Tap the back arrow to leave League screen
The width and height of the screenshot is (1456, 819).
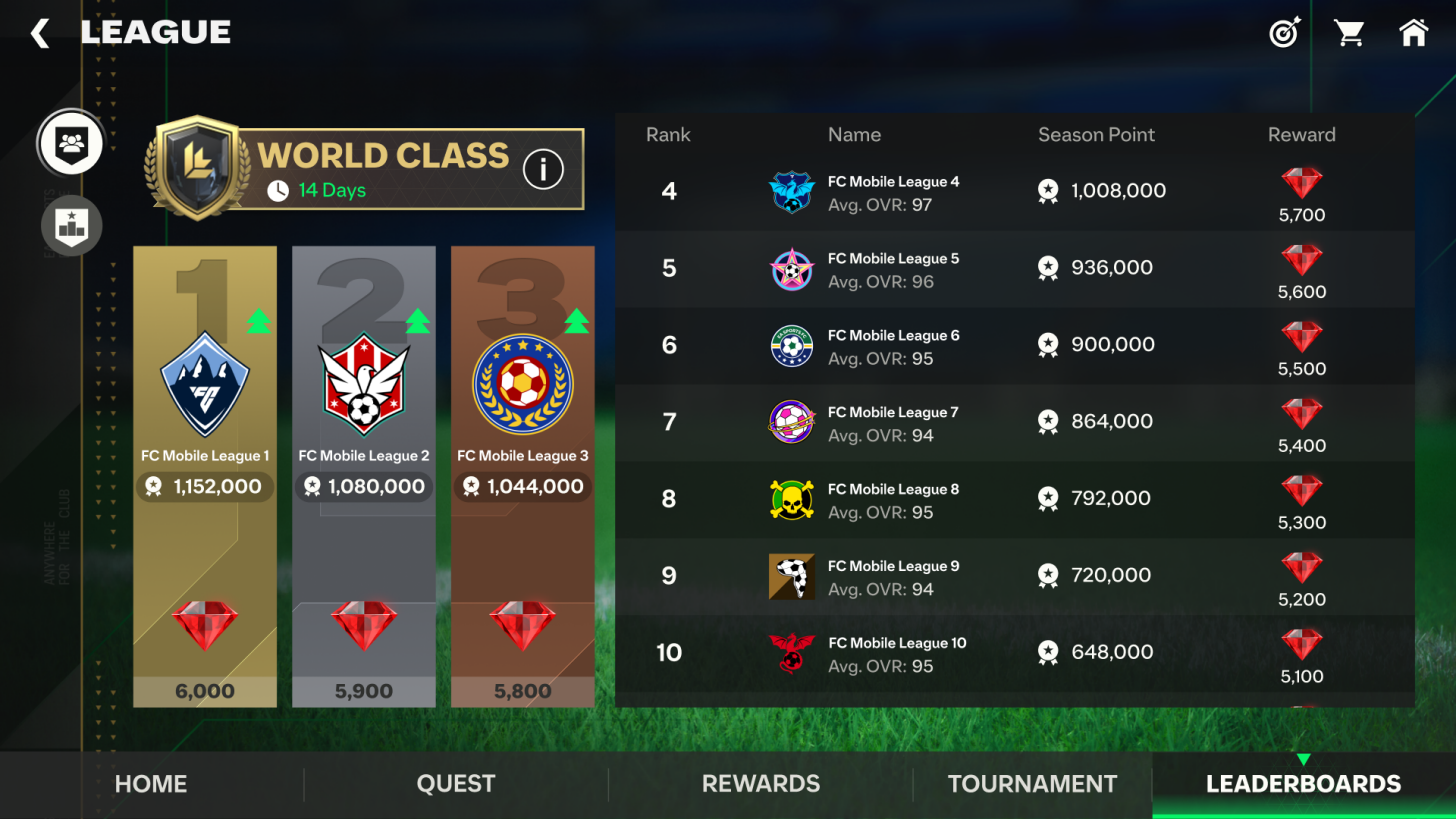coord(39,33)
